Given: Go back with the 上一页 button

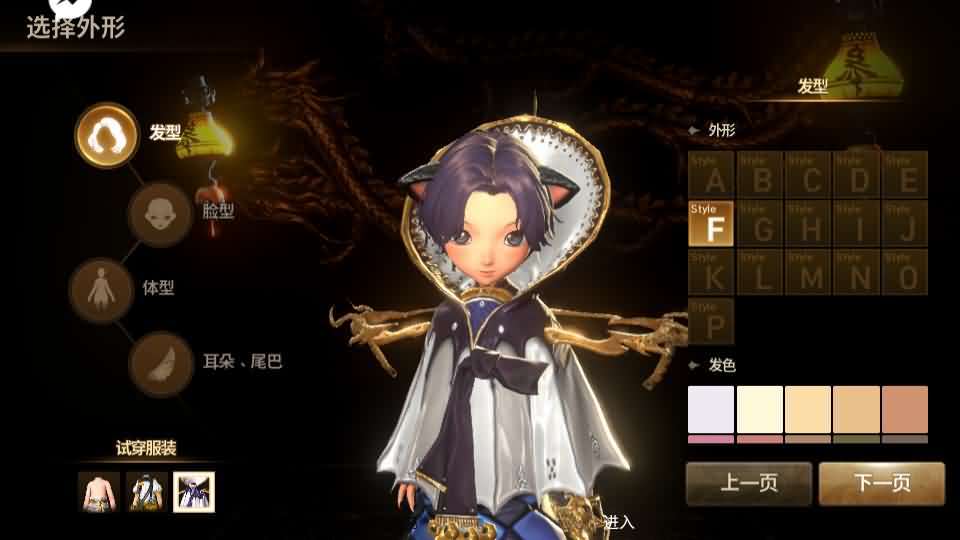Looking at the screenshot, I should [749, 484].
